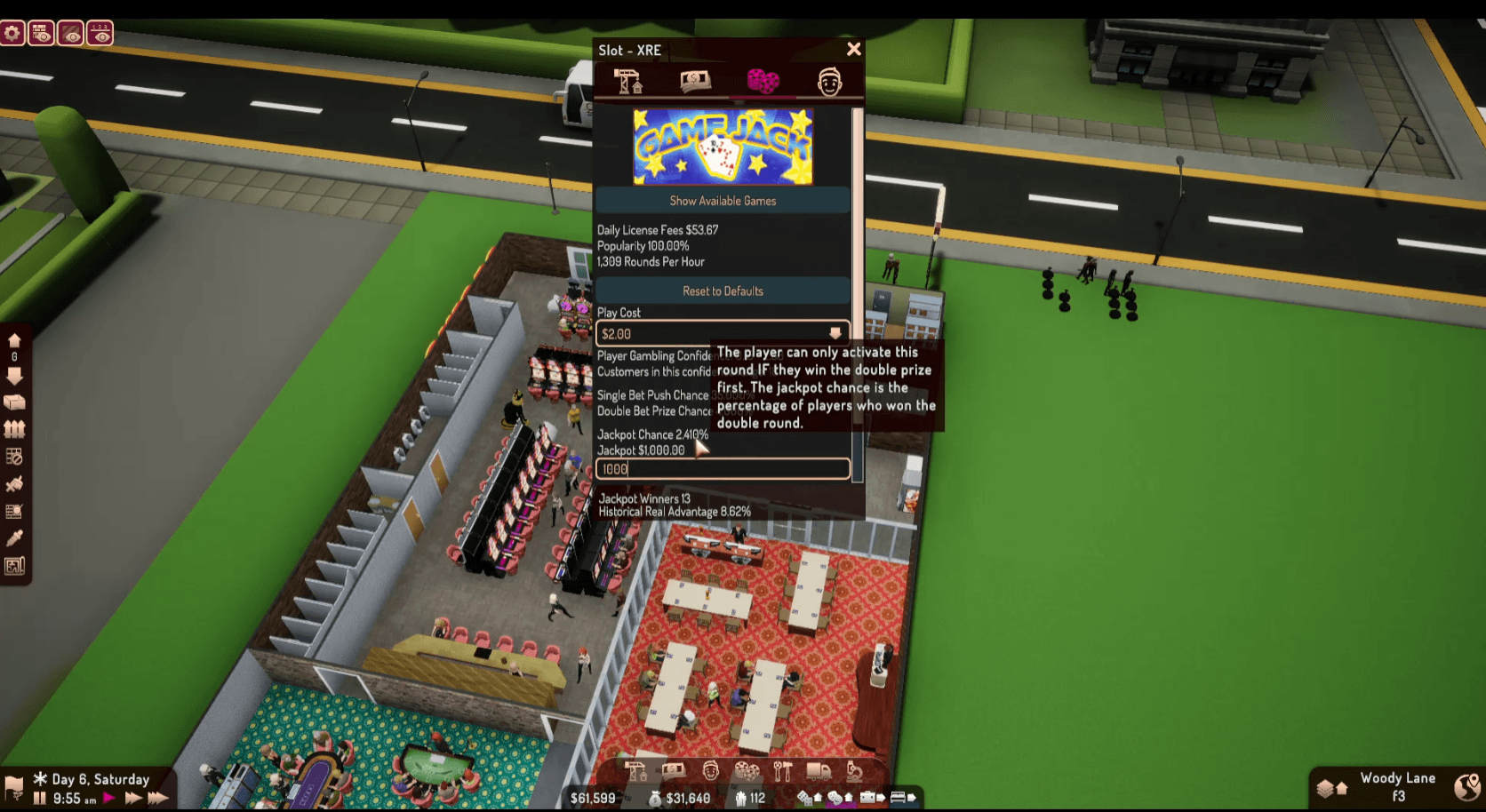
Task: Pause the game clock
Action: (39, 798)
